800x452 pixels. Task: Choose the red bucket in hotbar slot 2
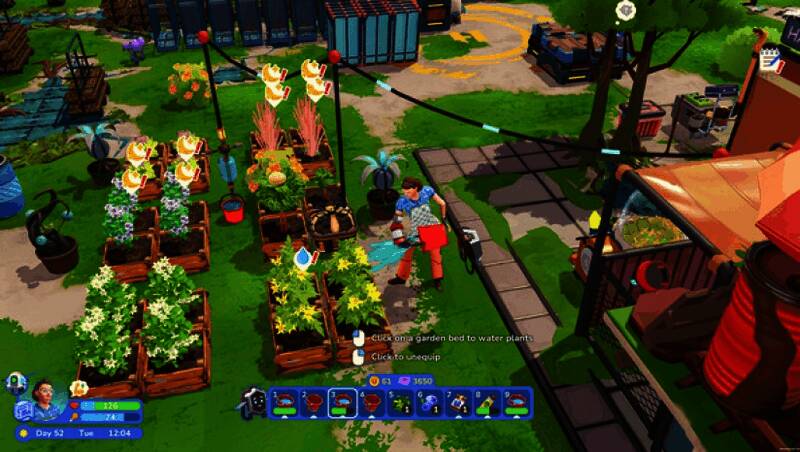(x=313, y=402)
